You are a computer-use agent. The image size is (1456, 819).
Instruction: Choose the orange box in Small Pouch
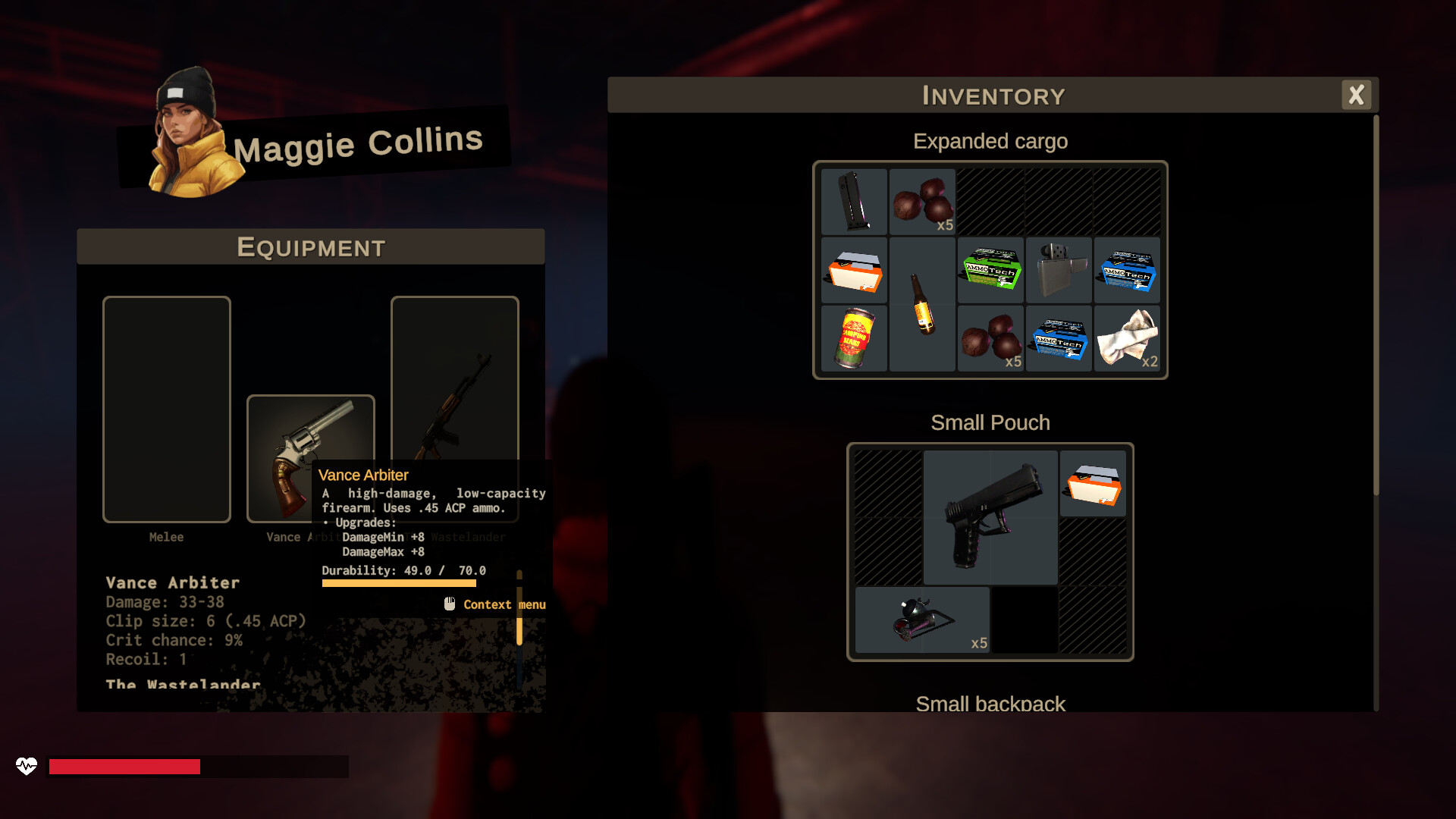click(x=1093, y=484)
